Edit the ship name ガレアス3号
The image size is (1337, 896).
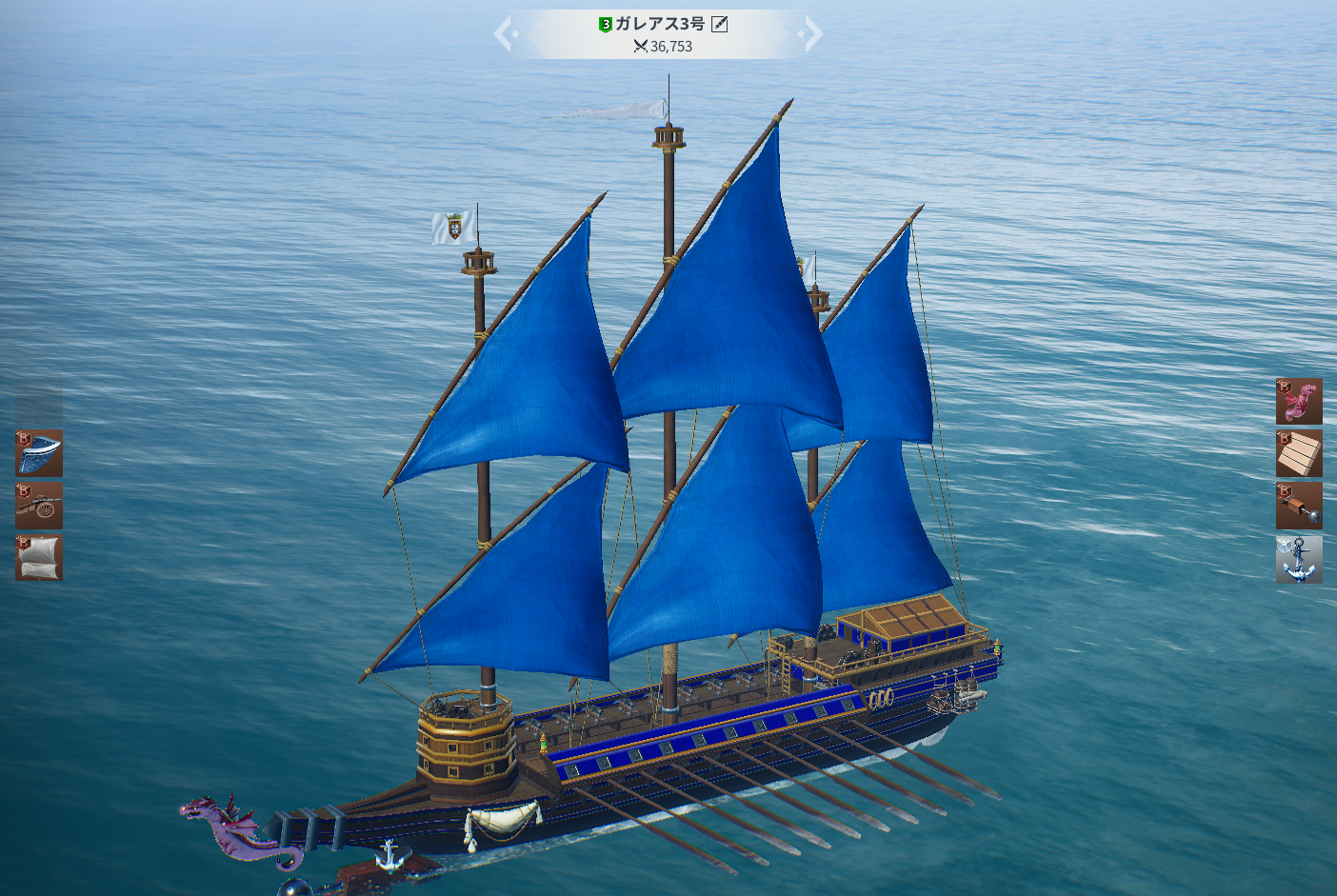pos(720,24)
